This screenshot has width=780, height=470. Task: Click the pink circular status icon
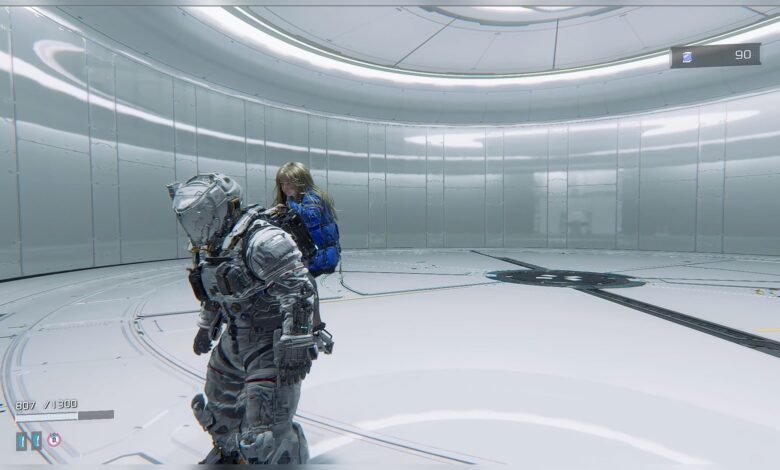pos(54,439)
